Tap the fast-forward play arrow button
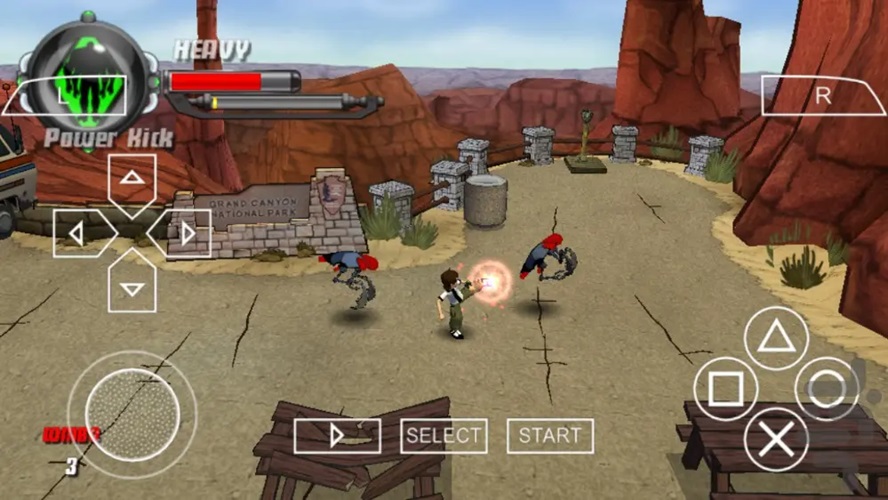Viewport: 888px width, 500px height. 337,436
